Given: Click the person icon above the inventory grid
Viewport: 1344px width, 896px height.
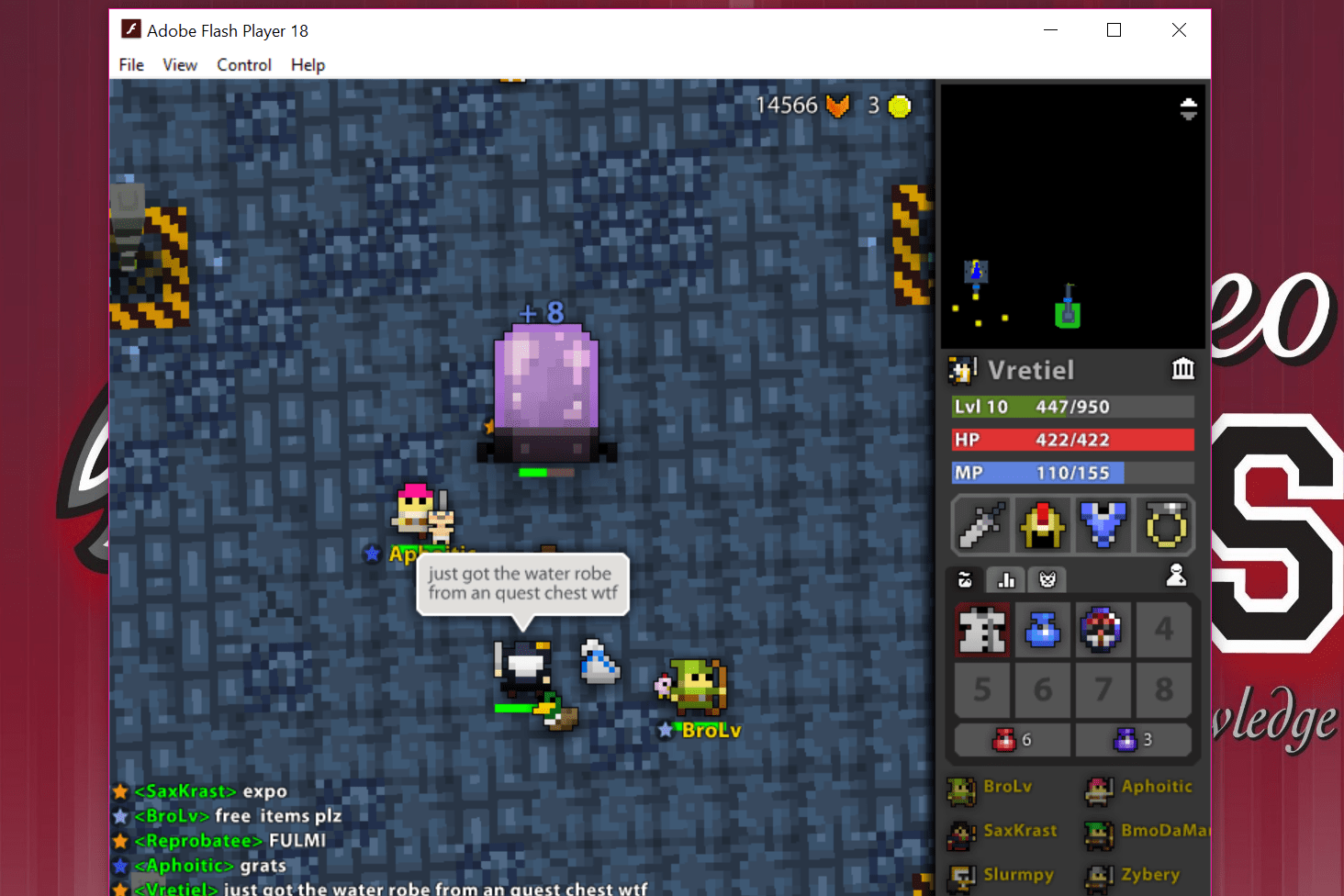Looking at the screenshot, I should tap(1176, 577).
